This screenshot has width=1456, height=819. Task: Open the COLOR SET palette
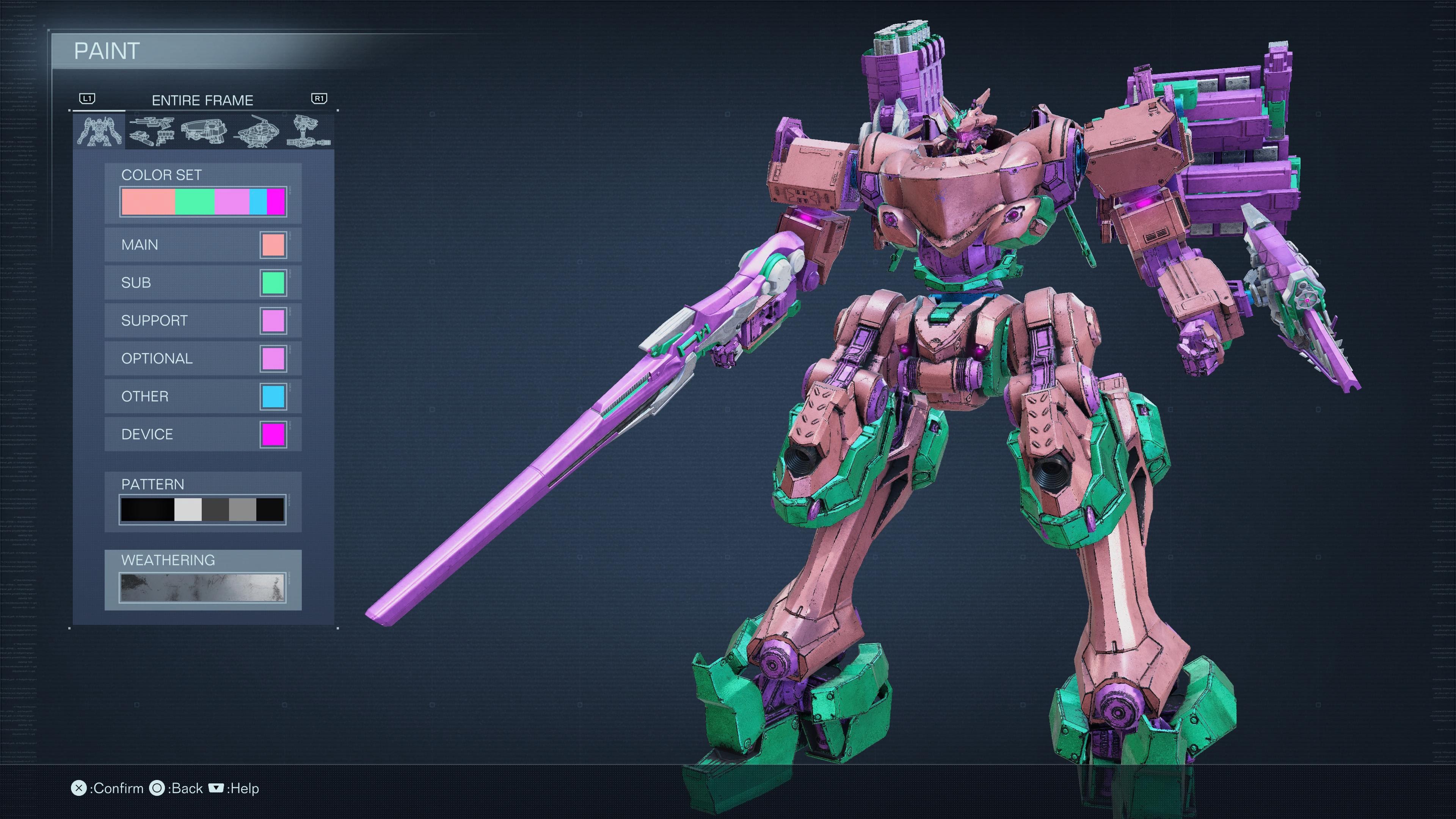click(x=203, y=202)
